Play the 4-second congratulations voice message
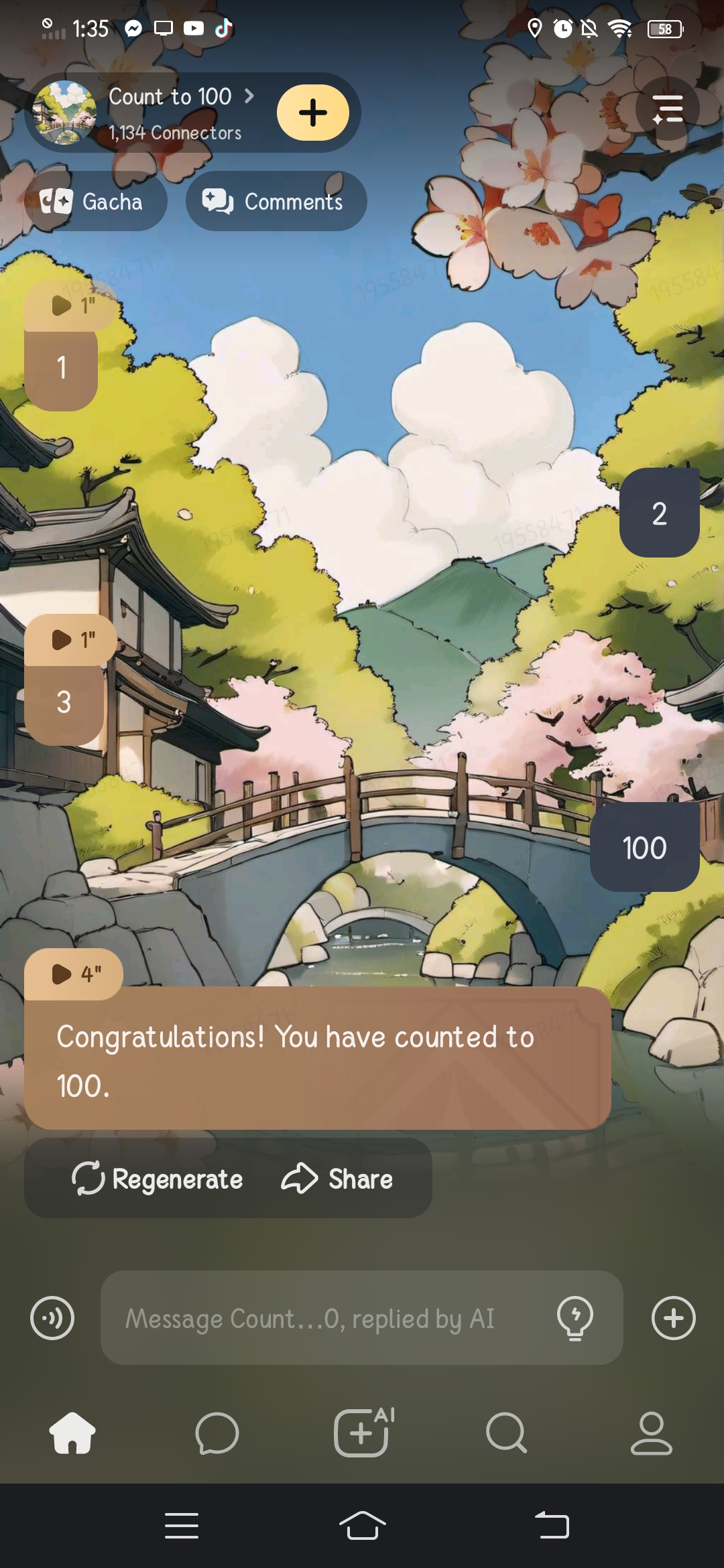 [x=74, y=974]
